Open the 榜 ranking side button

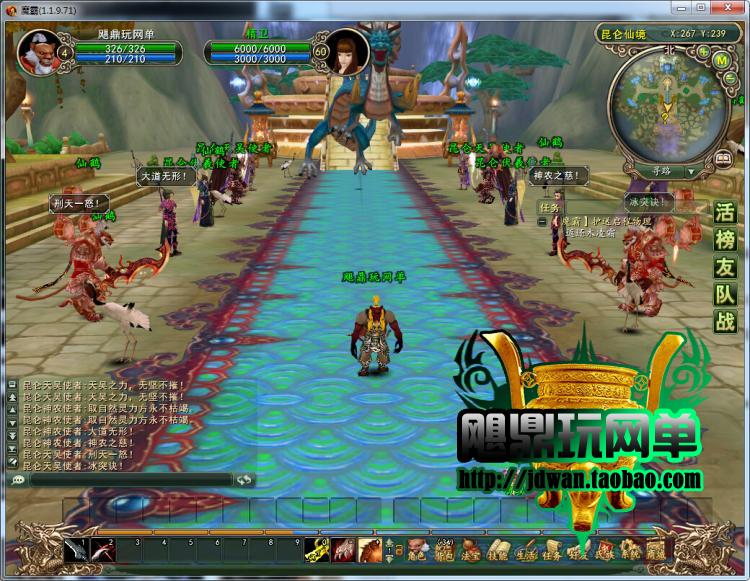725,240
